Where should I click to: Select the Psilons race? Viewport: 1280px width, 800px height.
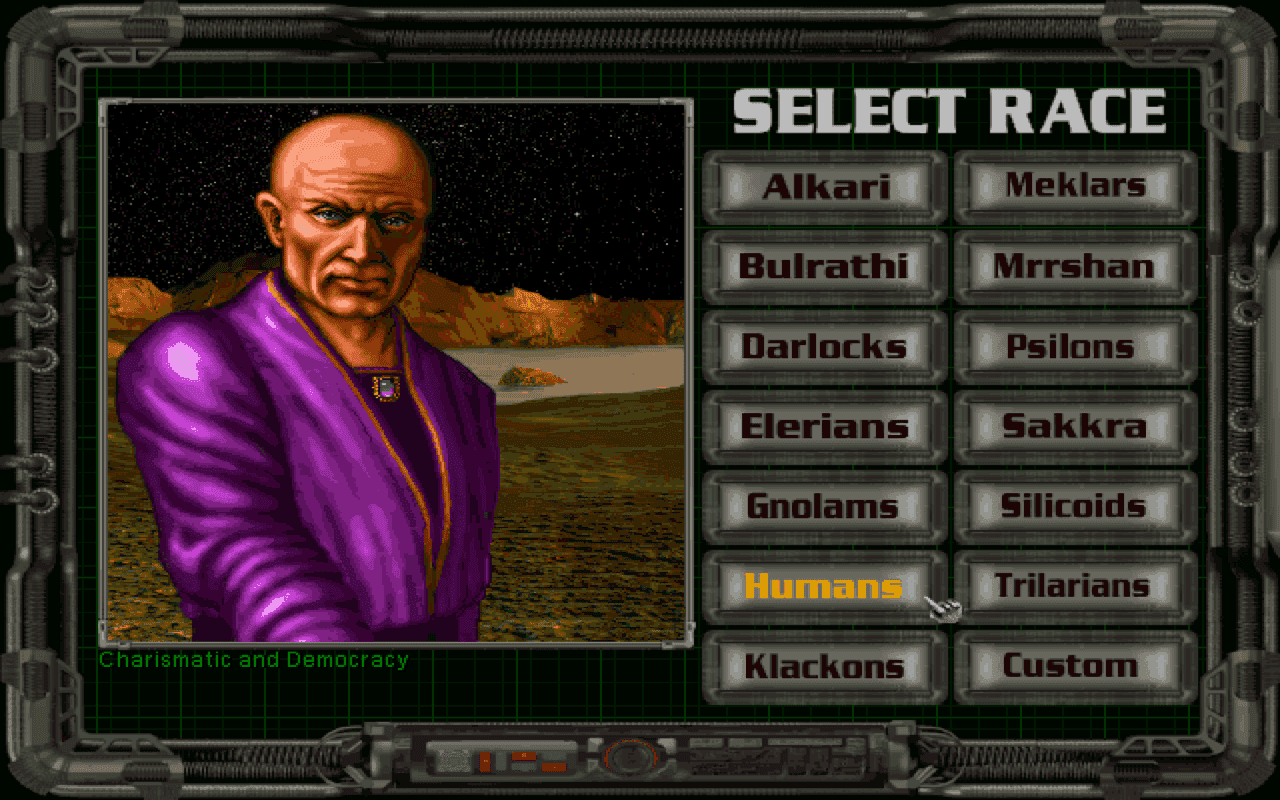1075,346
